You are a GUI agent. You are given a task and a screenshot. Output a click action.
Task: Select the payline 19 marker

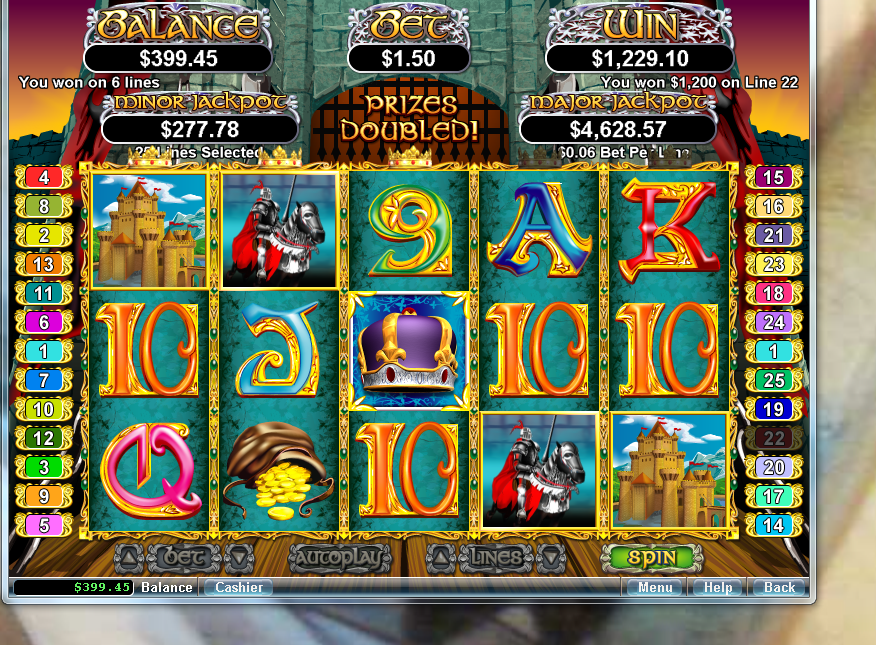tap(773, 409)
